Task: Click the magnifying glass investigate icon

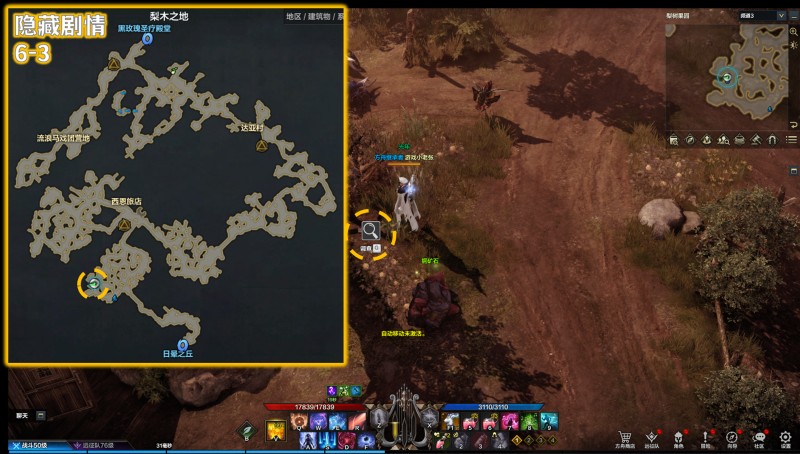Action: pyautogui.click(x=370, y=231)
